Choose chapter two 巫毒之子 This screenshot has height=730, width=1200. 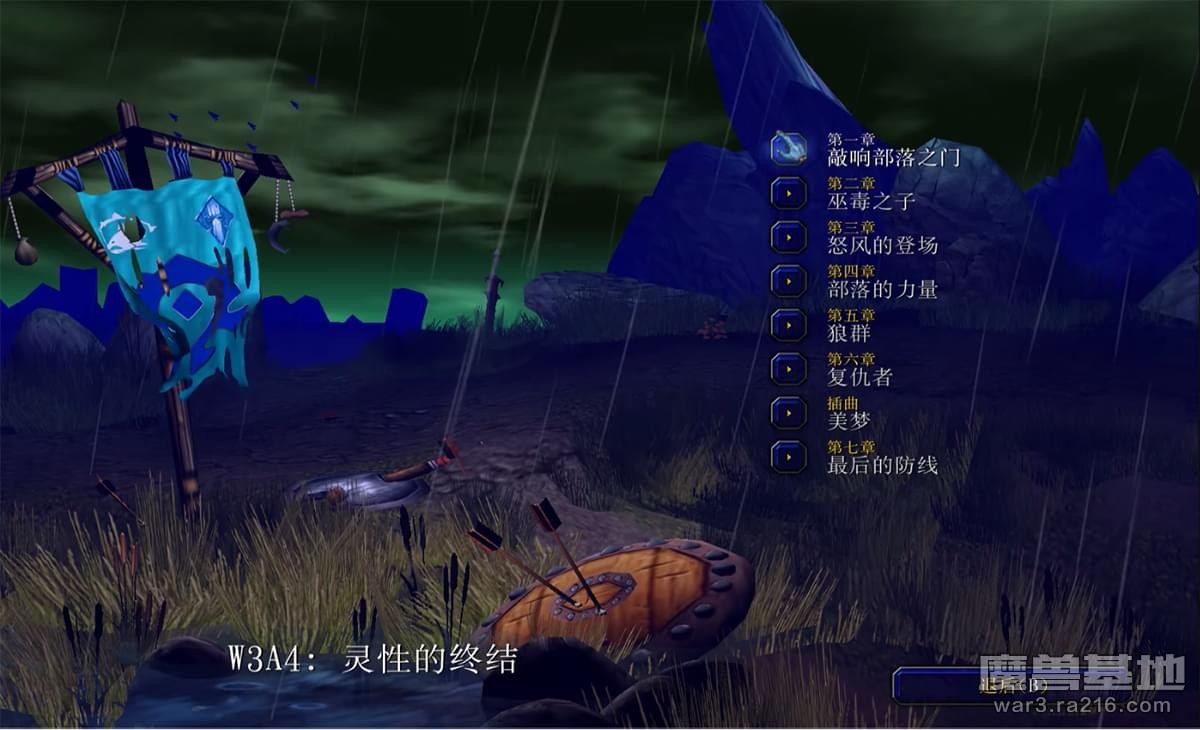789,193
